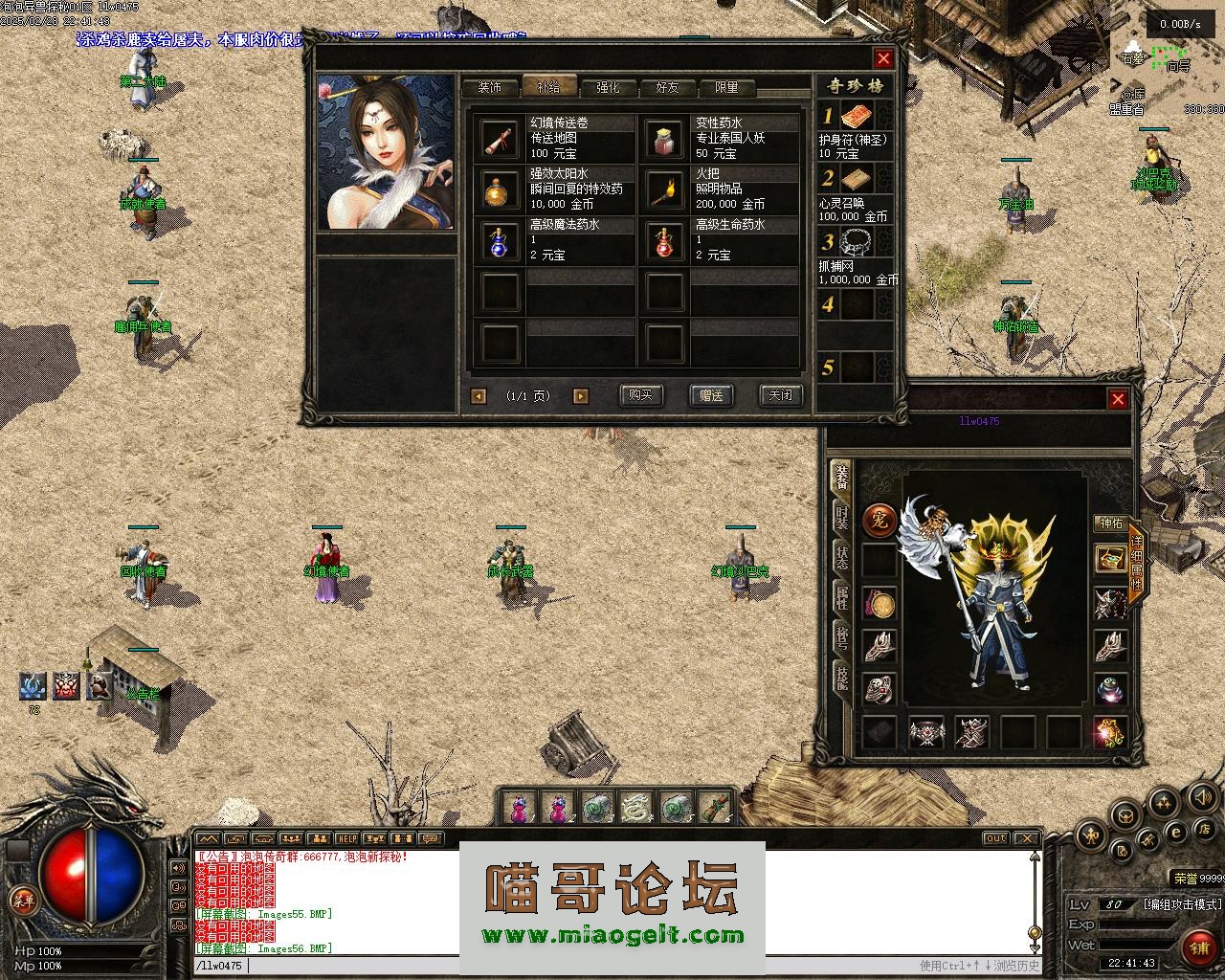Screen dimensions: 1225x980
Task: Close the character equipment panel
Action: pos(1118,399)
